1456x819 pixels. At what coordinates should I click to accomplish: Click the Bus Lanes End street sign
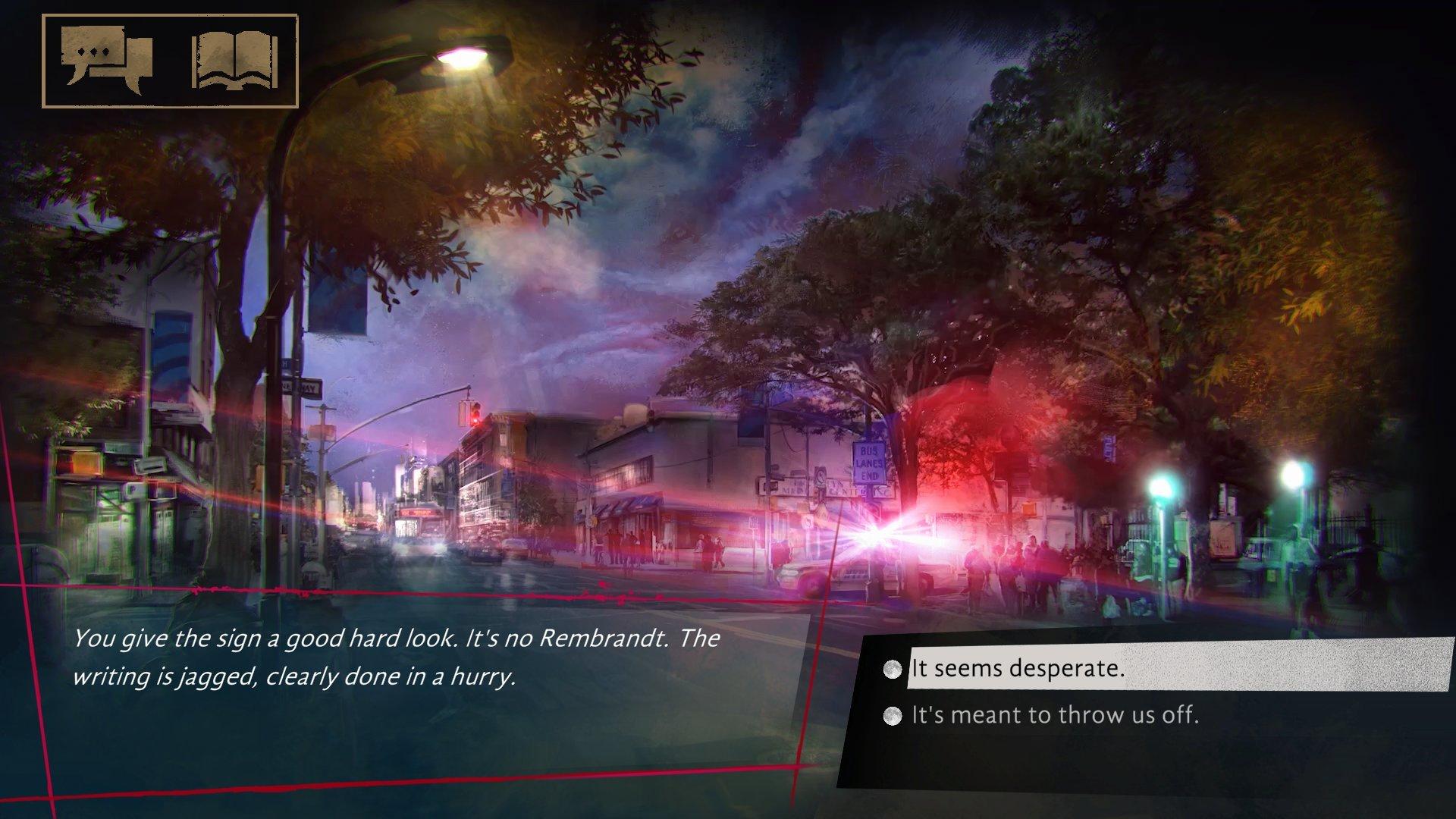tap(869, 461)
